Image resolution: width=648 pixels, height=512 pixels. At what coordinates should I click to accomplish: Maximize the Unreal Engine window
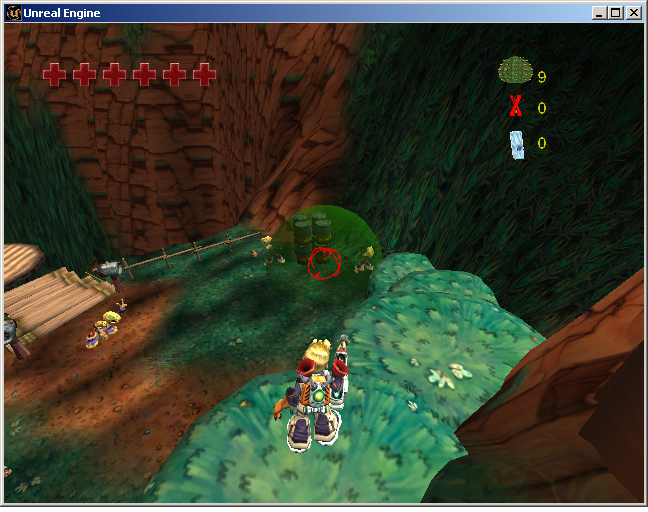click(615, 13)
